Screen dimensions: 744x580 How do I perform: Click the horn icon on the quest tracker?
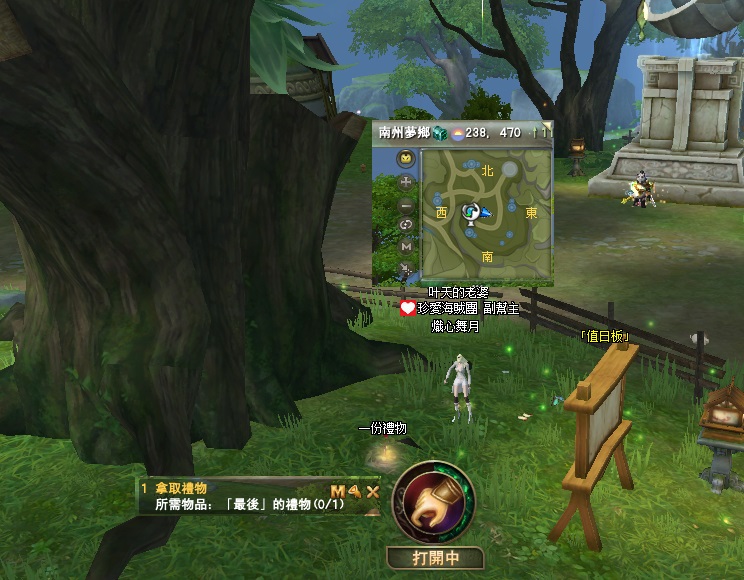pos(354,490)
